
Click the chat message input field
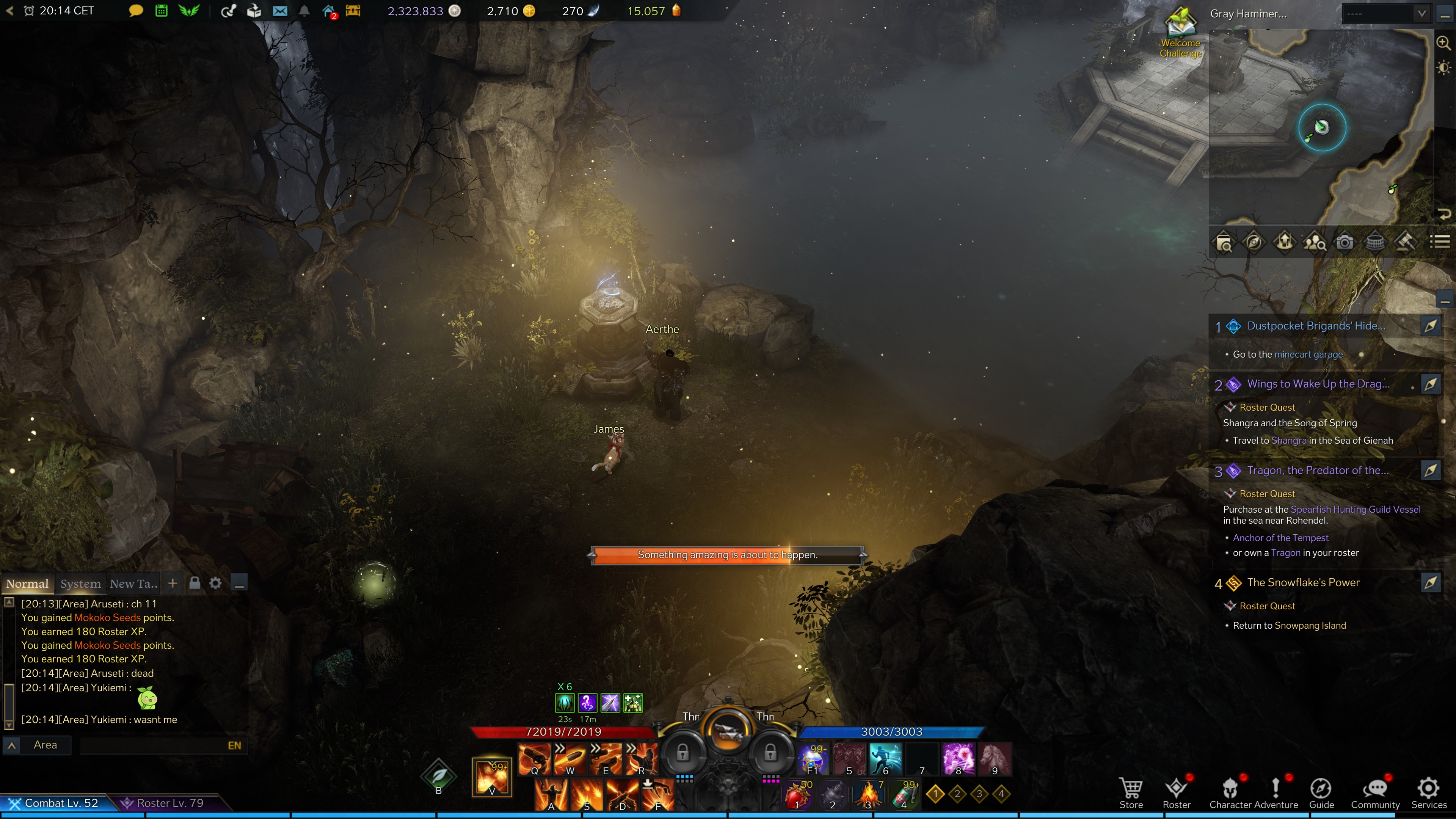click(x=152, y=745)
